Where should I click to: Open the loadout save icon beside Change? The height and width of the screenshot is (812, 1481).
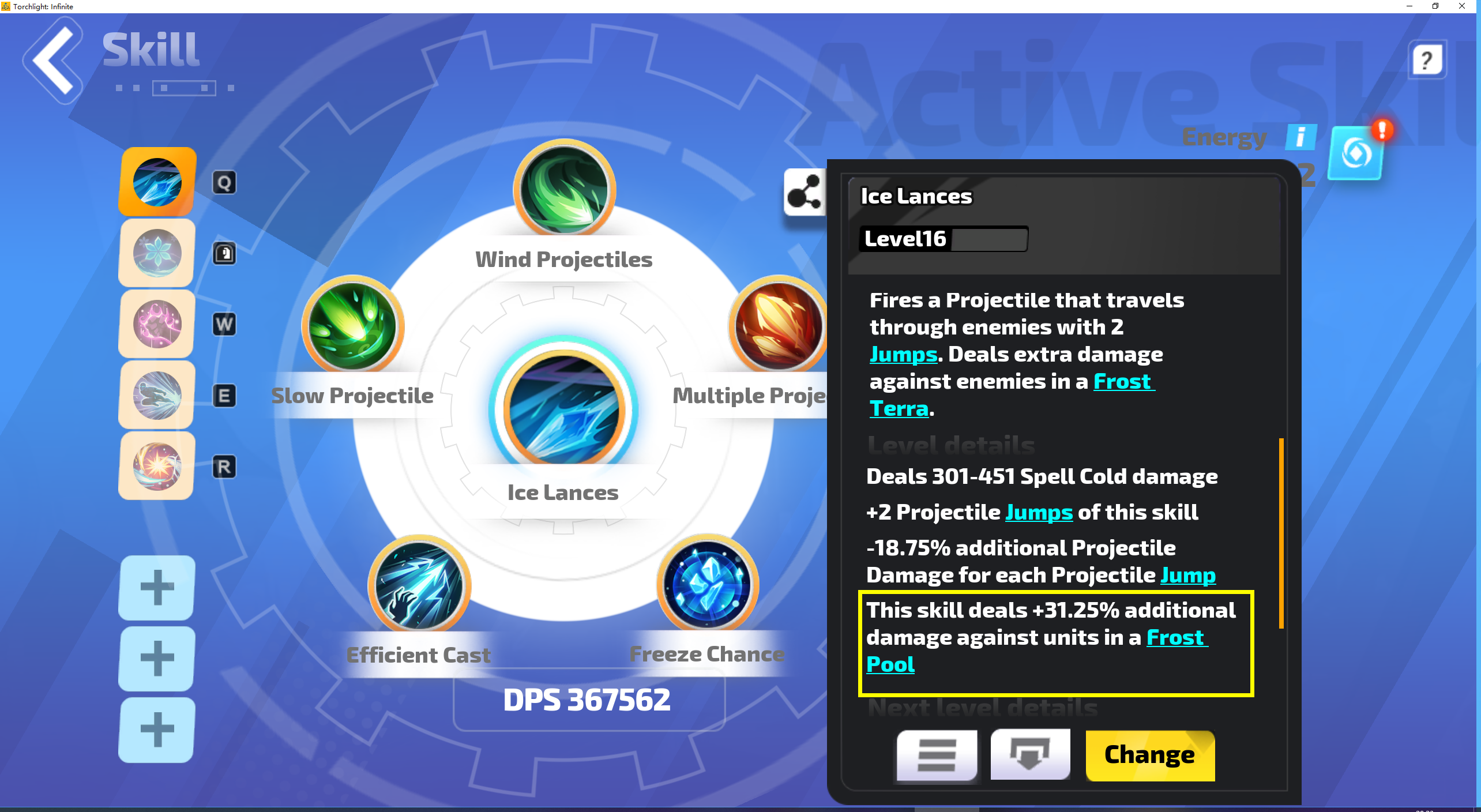[1031, 755]
